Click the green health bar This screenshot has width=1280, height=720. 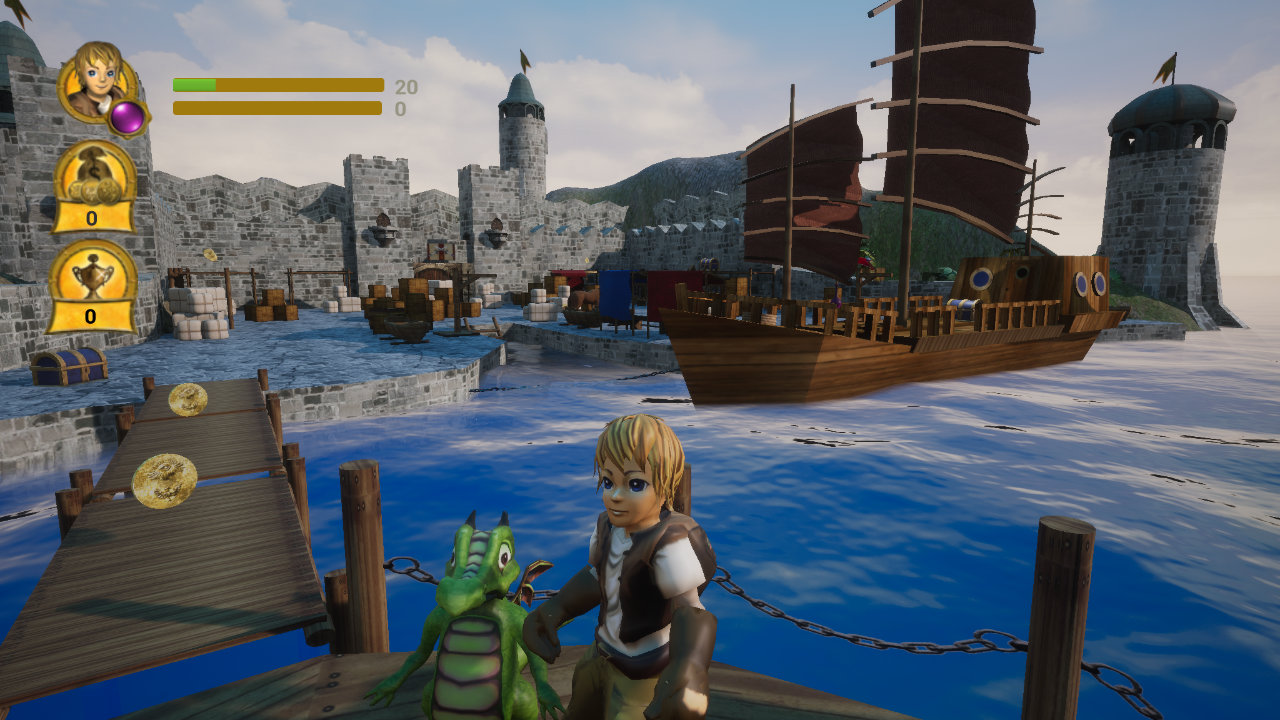tap(195, 84)
